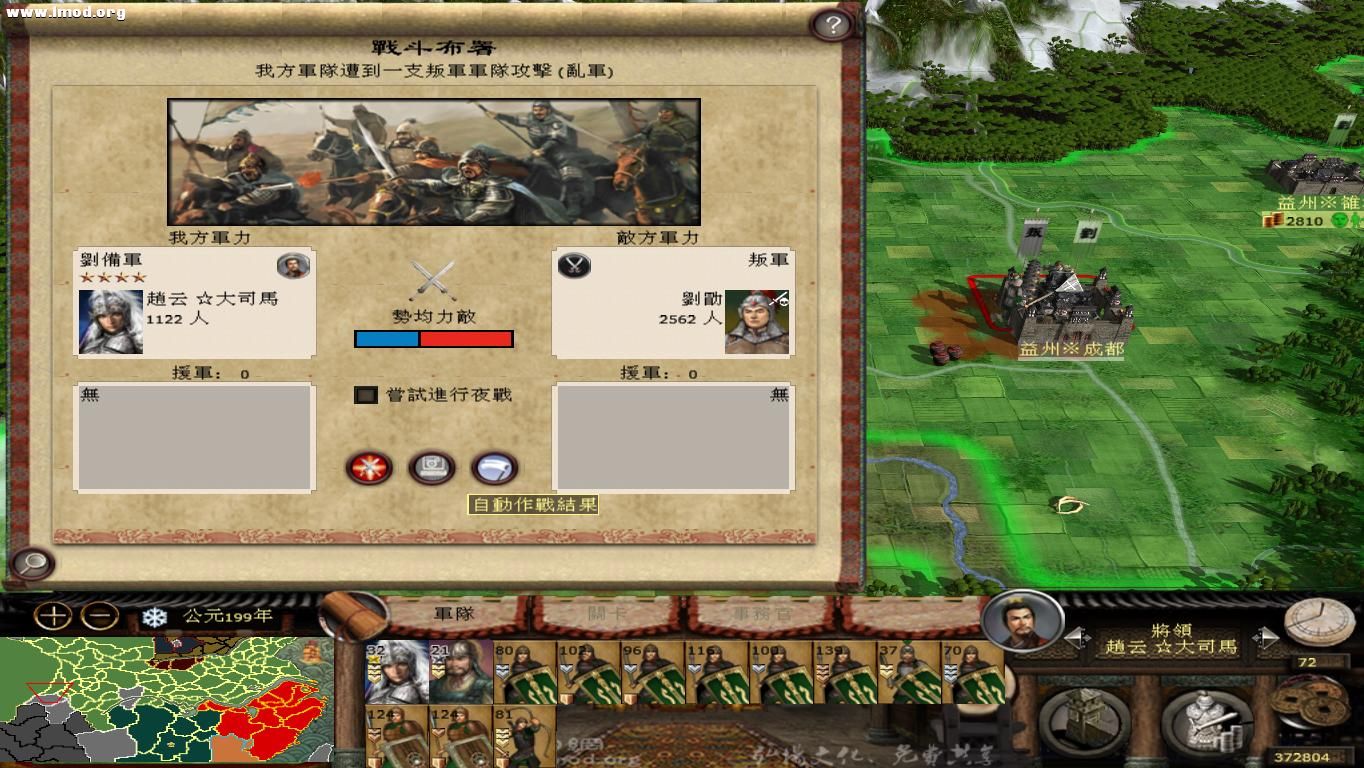Click the blue-red power balance bar

[x=434, y=339]
